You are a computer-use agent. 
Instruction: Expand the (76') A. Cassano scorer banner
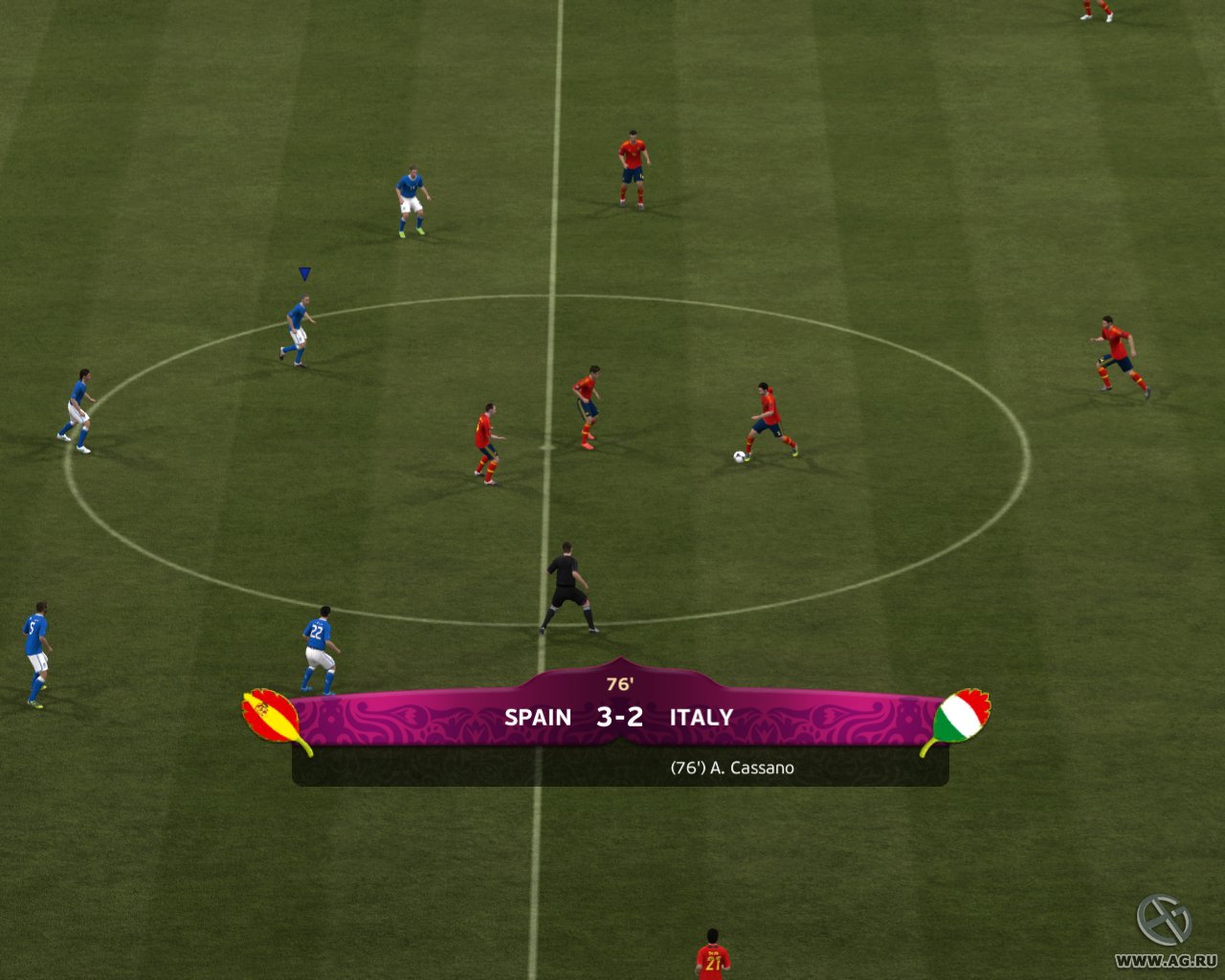(x=735, y=768)
